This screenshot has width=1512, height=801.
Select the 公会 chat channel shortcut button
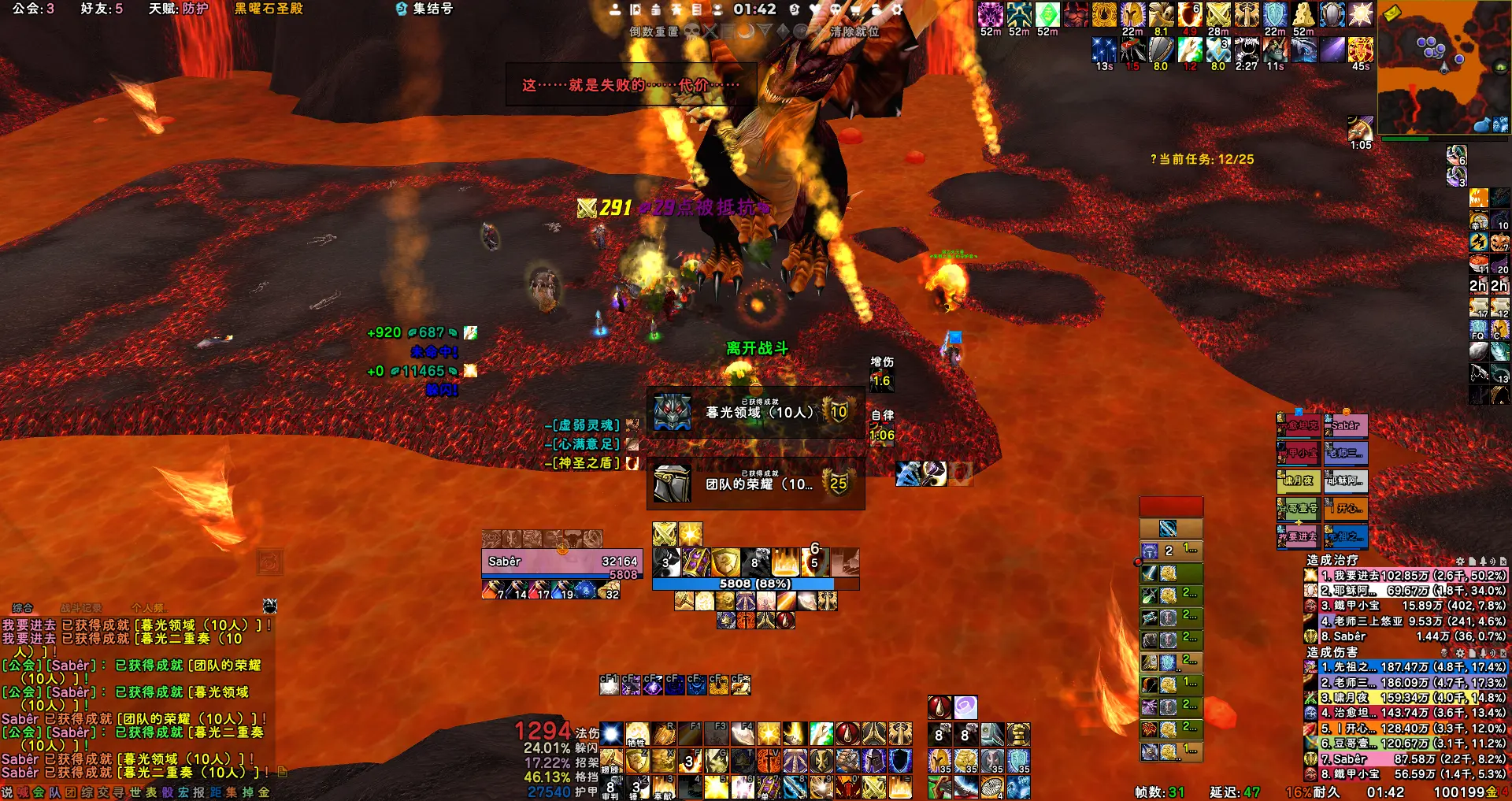click(x=38, y=792)
